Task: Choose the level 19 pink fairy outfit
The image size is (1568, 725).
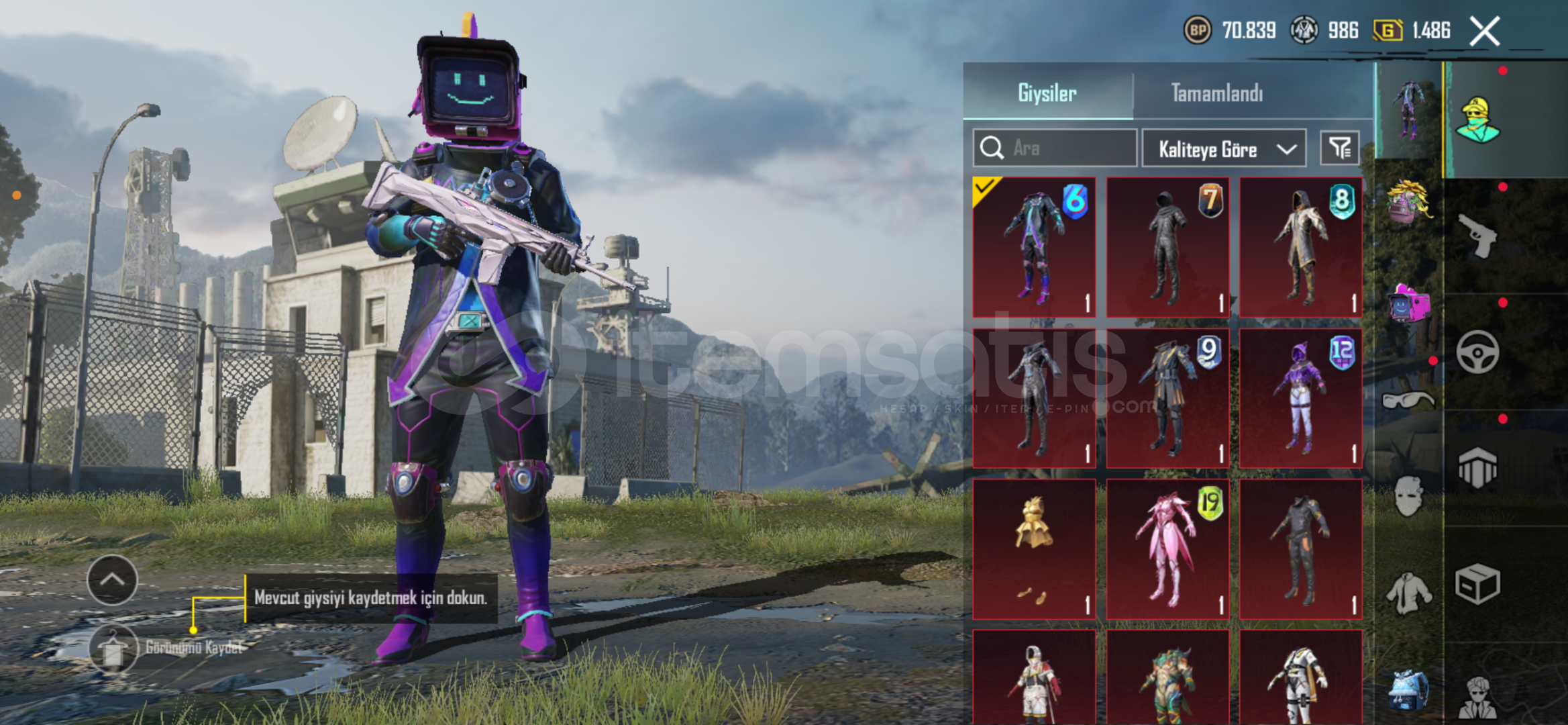Action: [1167, 549]
